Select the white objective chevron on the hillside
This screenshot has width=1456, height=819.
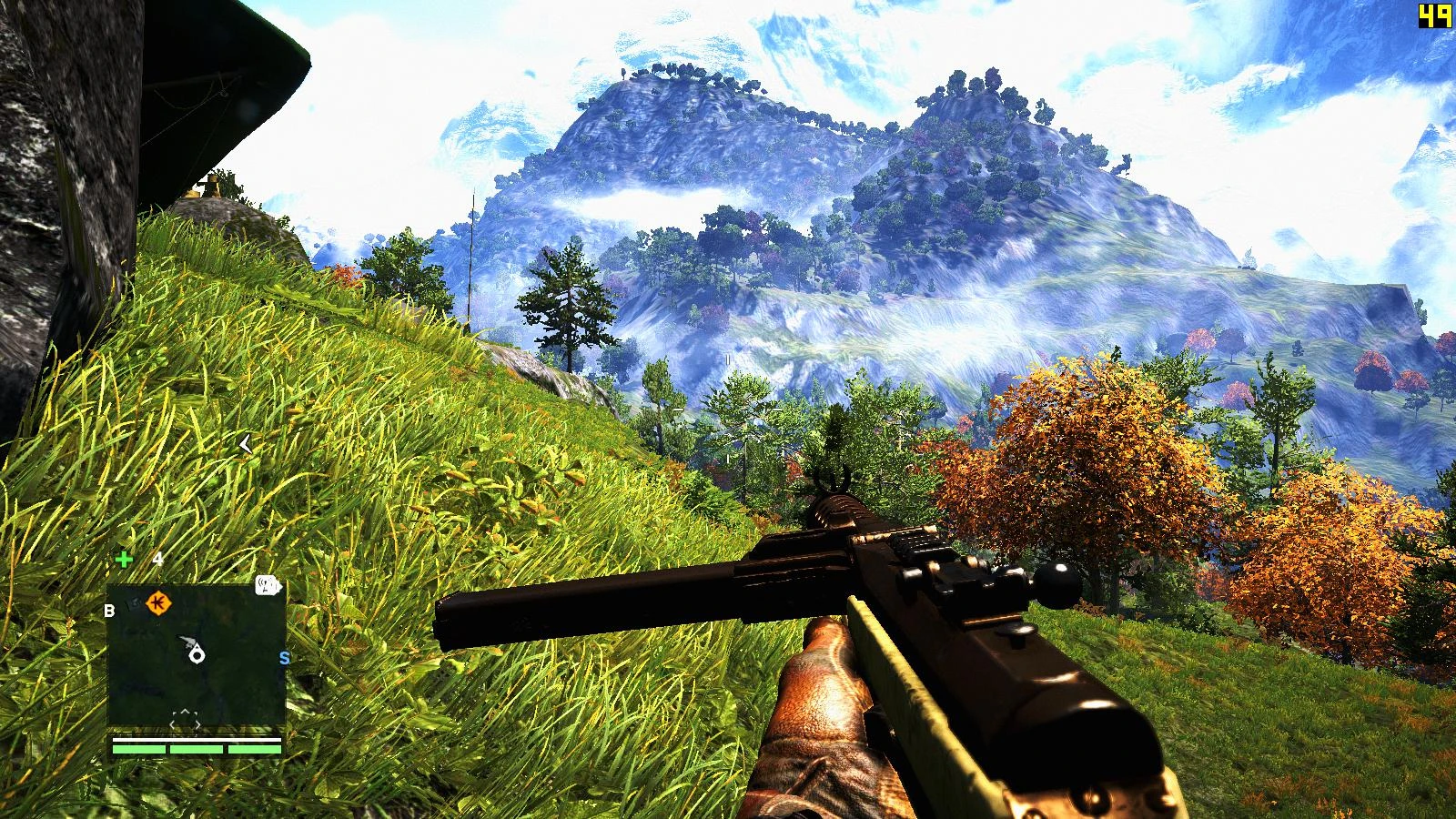pyautogui.click(x=246, y=444)
